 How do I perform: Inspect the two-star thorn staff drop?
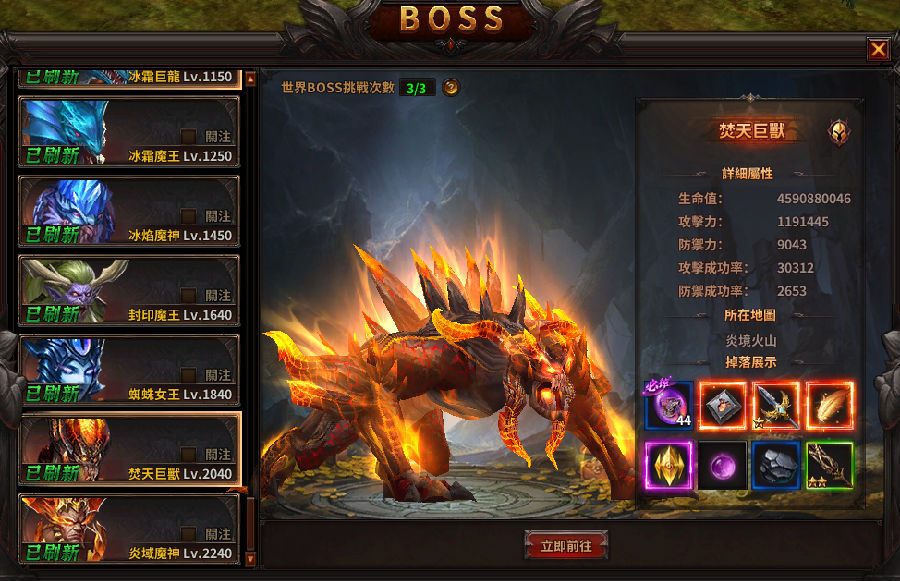tap(829, 464)
